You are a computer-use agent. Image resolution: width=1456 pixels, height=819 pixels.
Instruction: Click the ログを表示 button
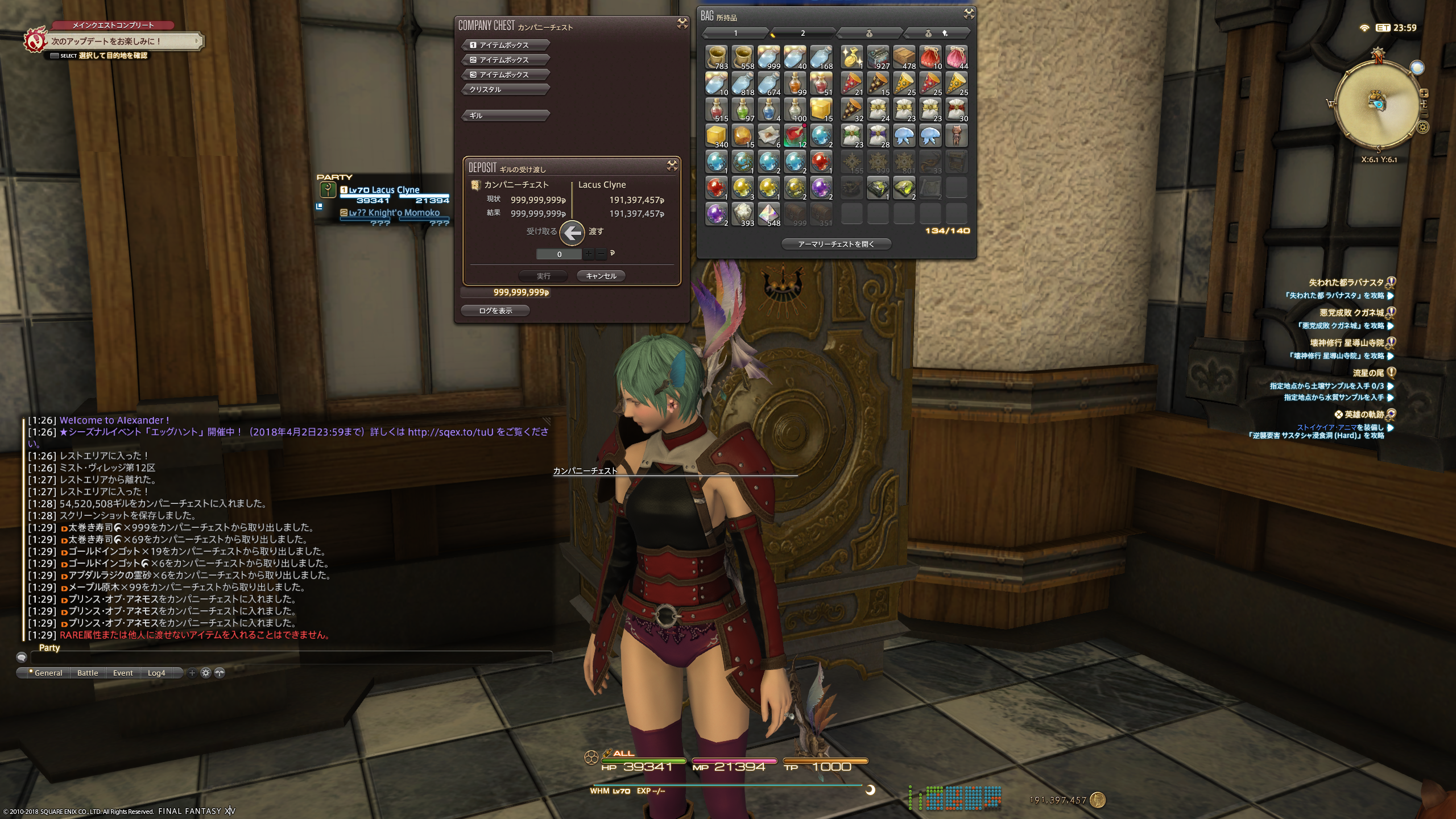tap(495, 311)
